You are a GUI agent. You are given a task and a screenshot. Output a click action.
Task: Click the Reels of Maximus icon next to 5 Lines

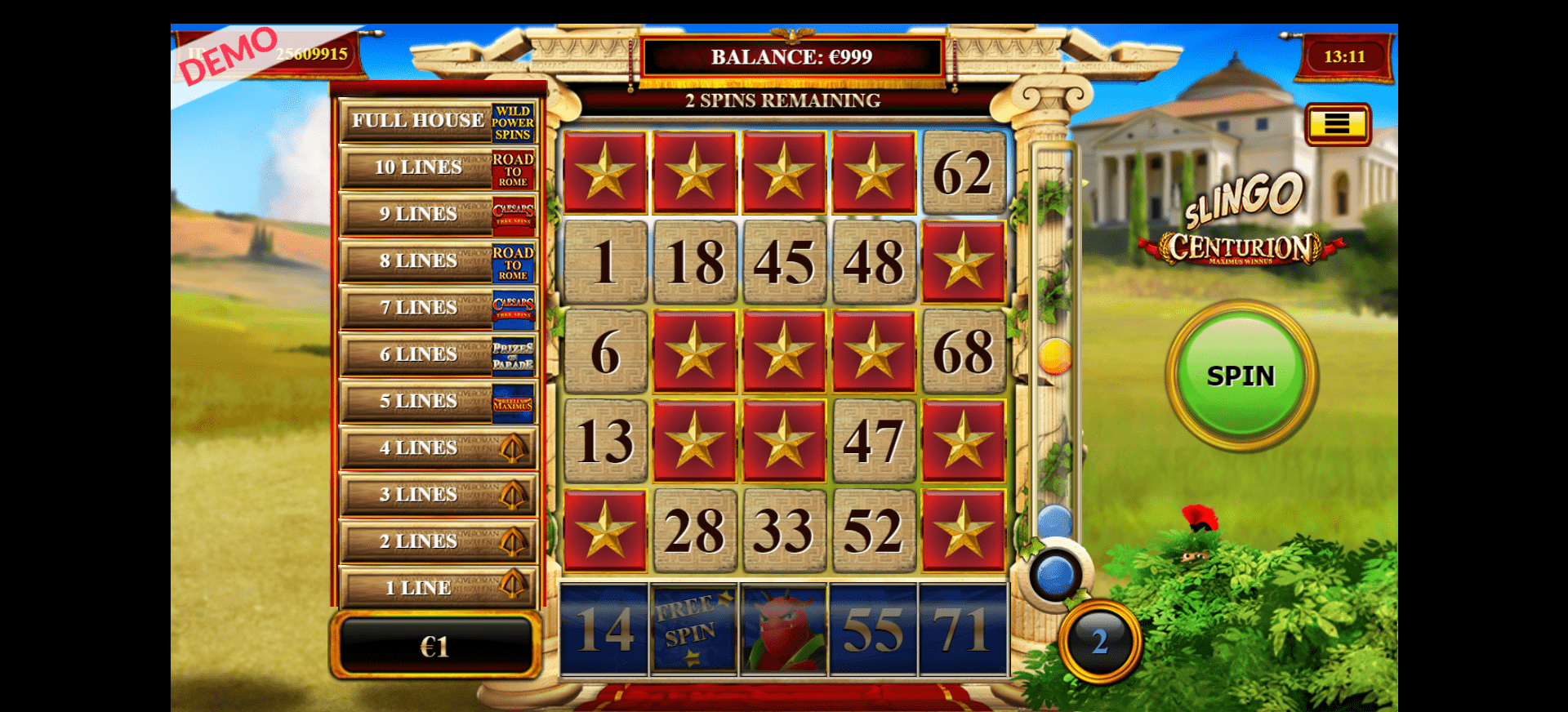514,401
